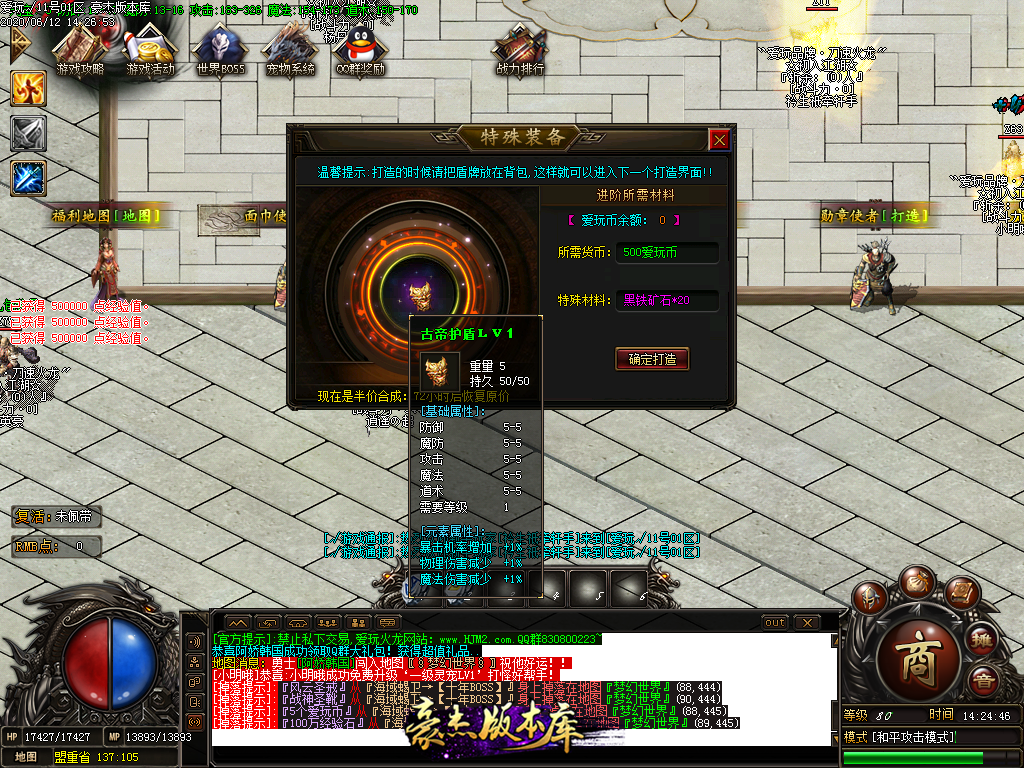Claim QQ群奖励 penguin icon reward

click(360, 50)
